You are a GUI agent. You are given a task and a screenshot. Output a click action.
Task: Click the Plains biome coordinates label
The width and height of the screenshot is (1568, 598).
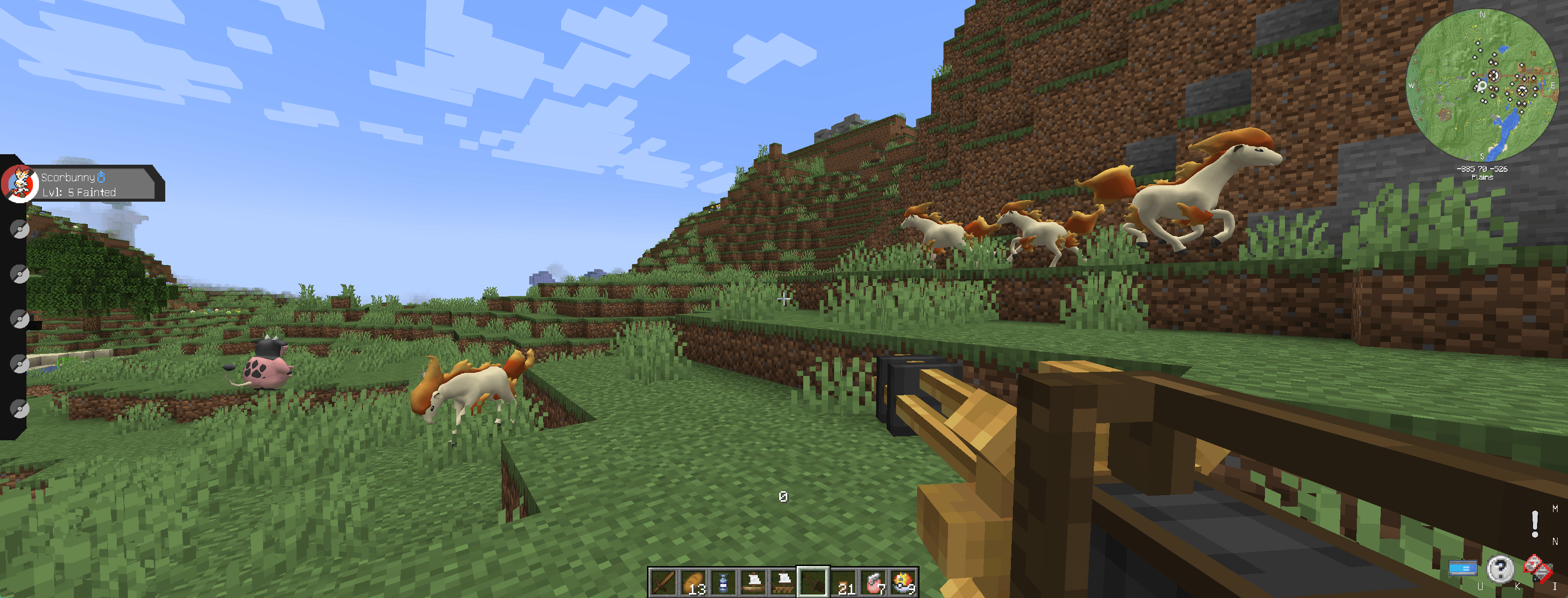click(1484, 173)
